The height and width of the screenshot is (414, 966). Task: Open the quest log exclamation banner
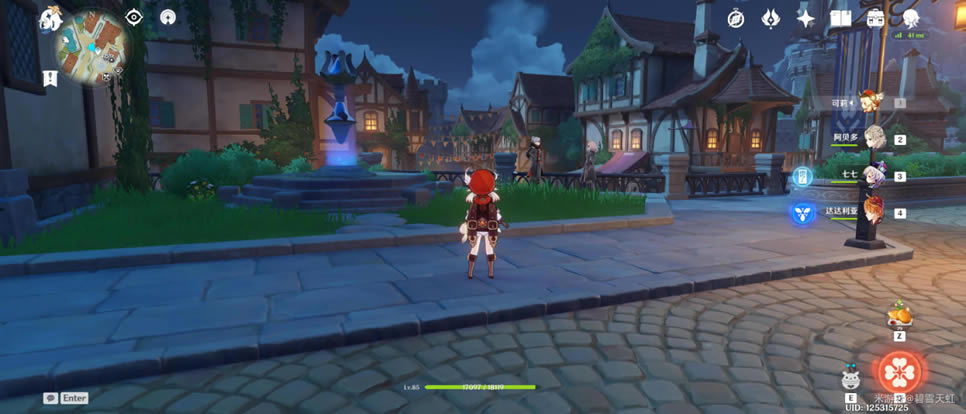pos(50,79)
